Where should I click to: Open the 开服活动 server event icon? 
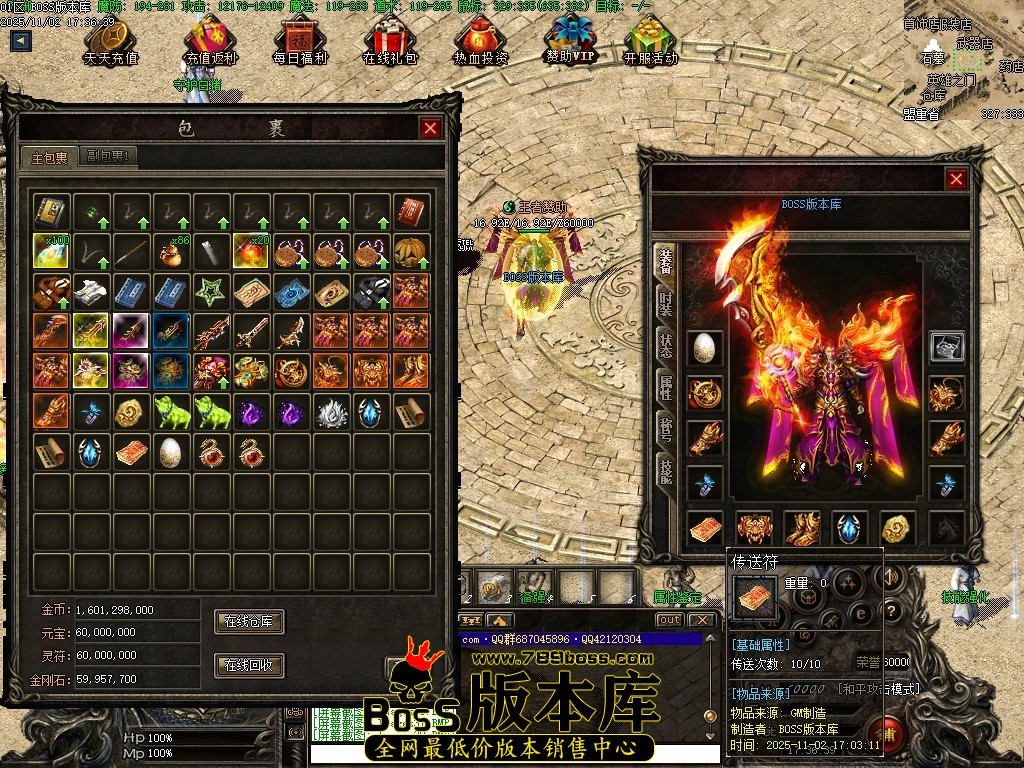pyautogui.click(x=650, y=42)
